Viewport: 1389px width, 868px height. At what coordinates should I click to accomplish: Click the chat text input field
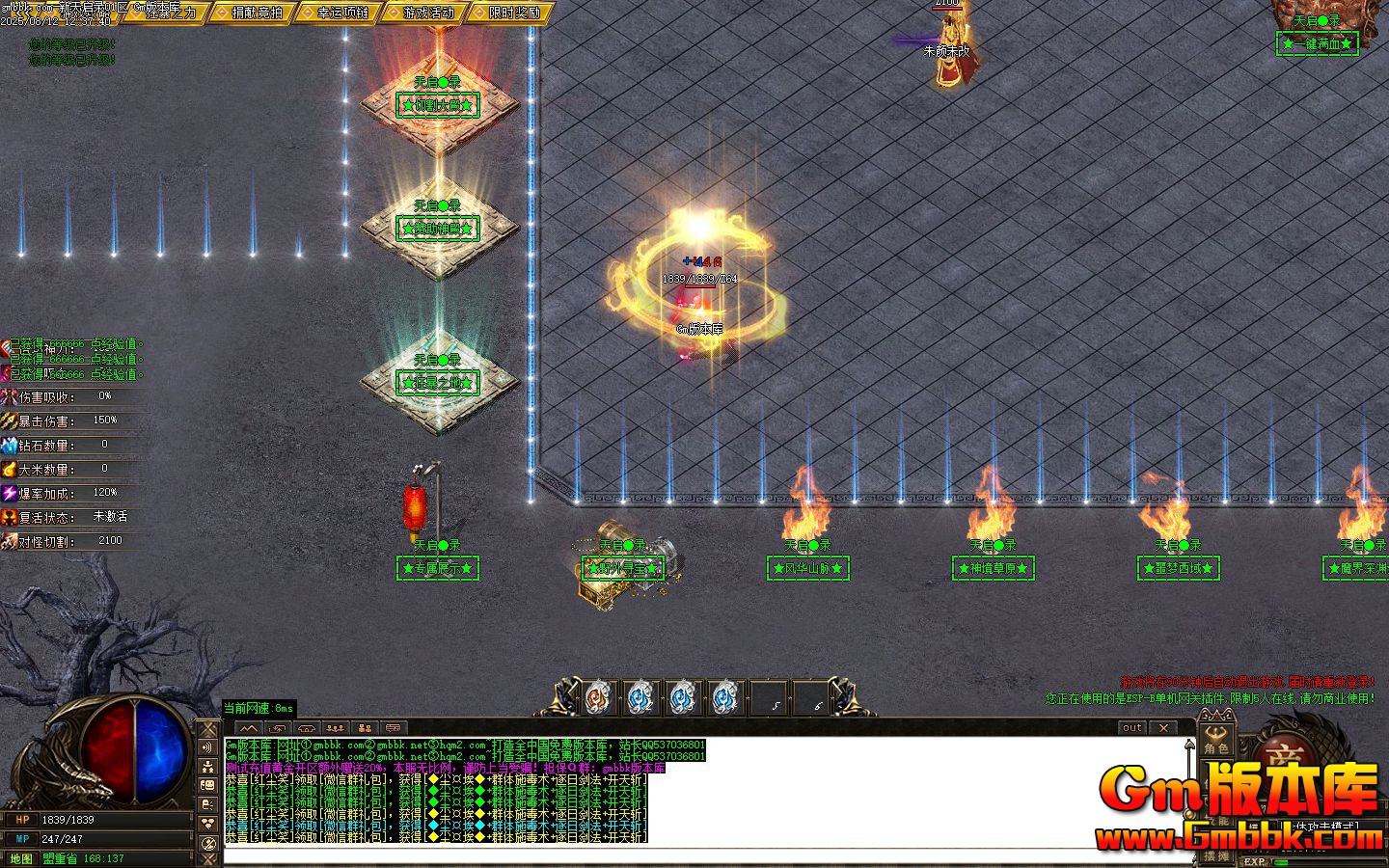(675, 855)
